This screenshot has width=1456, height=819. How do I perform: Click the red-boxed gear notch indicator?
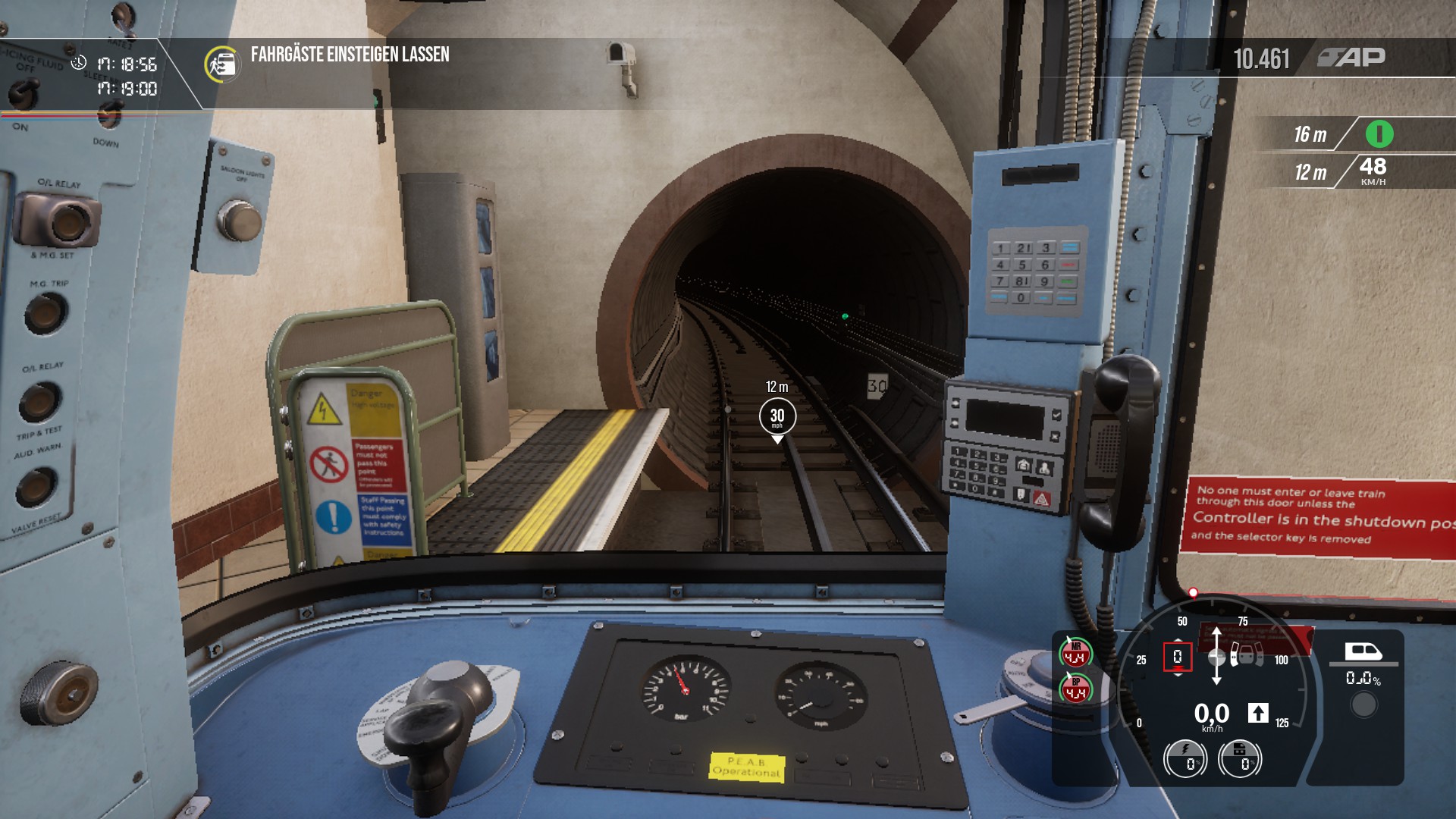pyautogui.click(x=1177, y=657)
